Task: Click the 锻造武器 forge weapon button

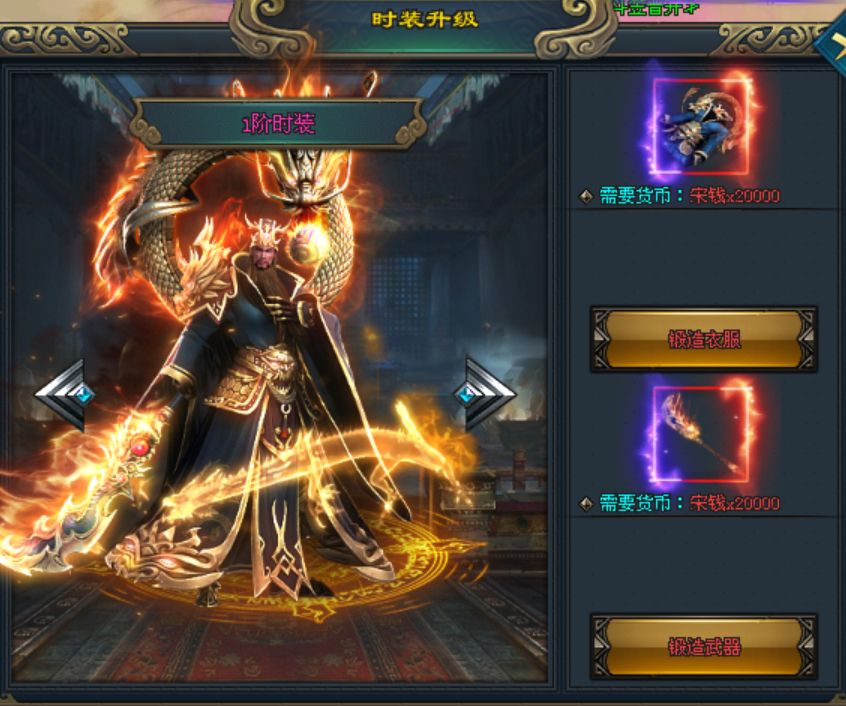Action: (704, 646)
